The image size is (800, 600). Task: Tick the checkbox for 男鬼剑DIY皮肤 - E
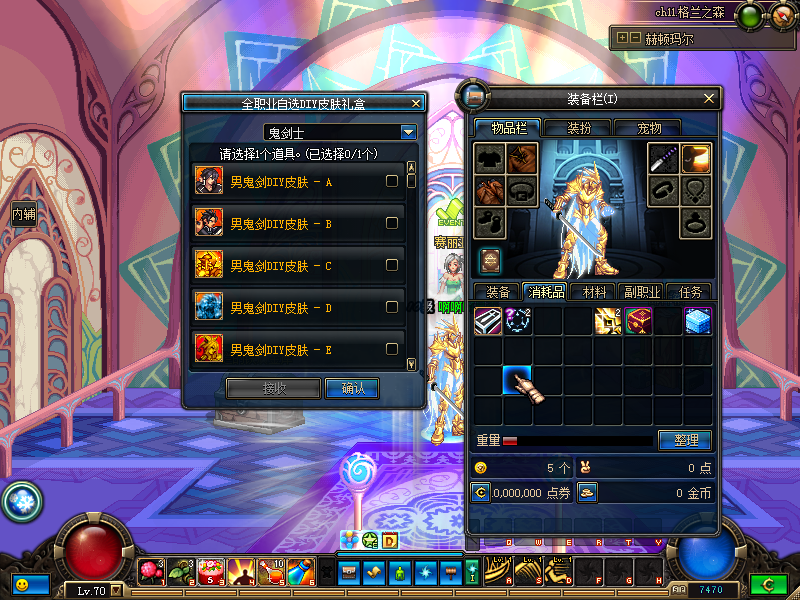click(392, 349)
